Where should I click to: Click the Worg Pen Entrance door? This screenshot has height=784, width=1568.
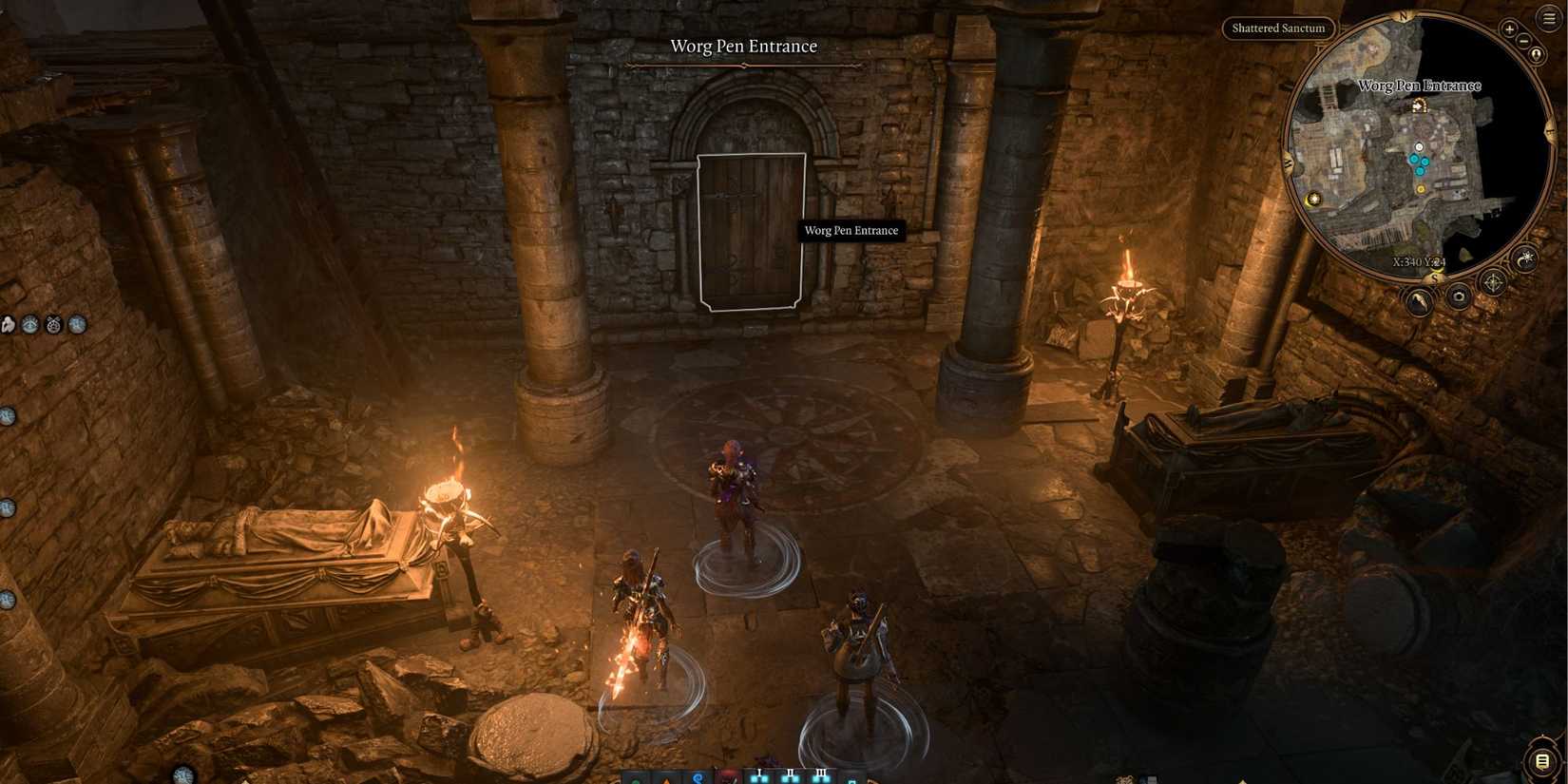click(x=751, y=233)
